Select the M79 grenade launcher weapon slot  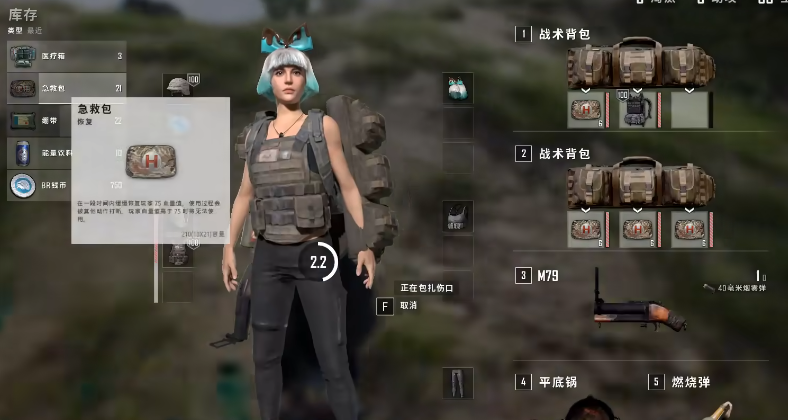coord(640,300)
